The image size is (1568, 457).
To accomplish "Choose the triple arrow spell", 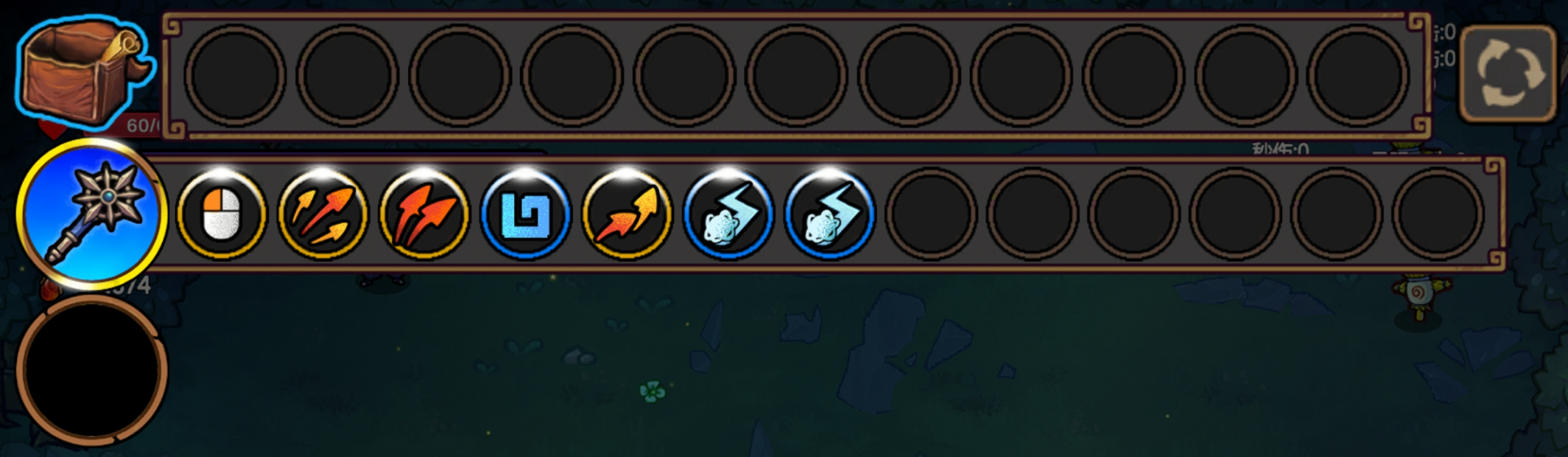I will click(x=323, y=214).
